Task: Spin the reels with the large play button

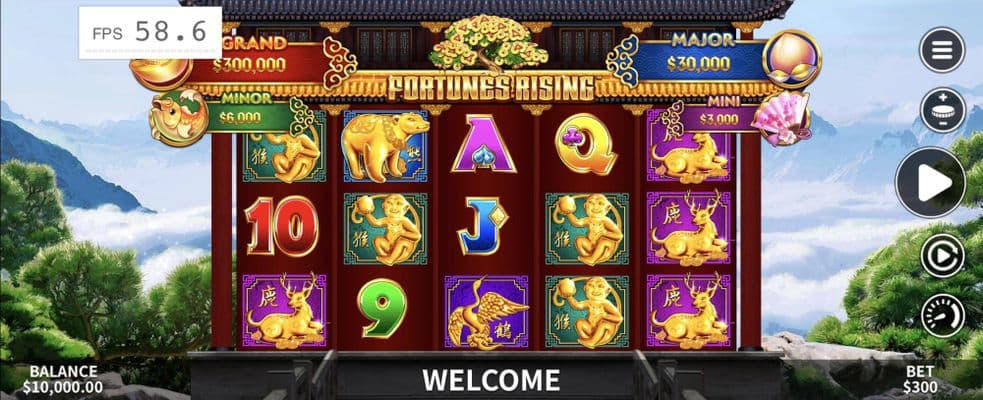Action: tap(930, 183)
